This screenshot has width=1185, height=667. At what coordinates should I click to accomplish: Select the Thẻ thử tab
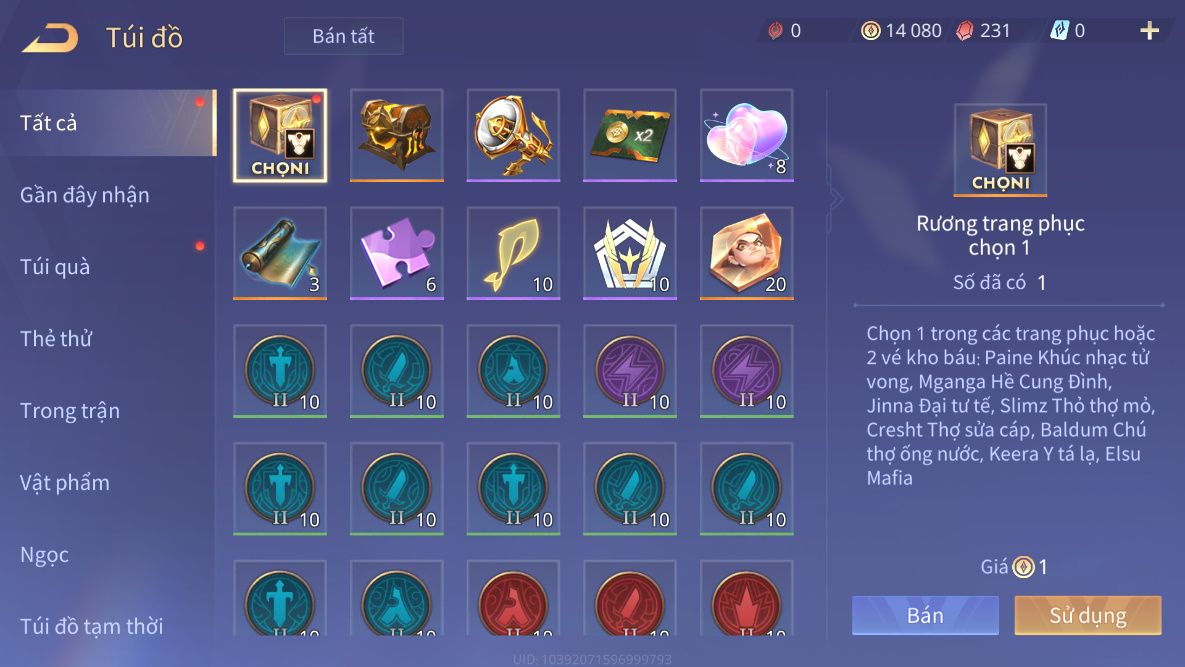click(x=56, y=339)
